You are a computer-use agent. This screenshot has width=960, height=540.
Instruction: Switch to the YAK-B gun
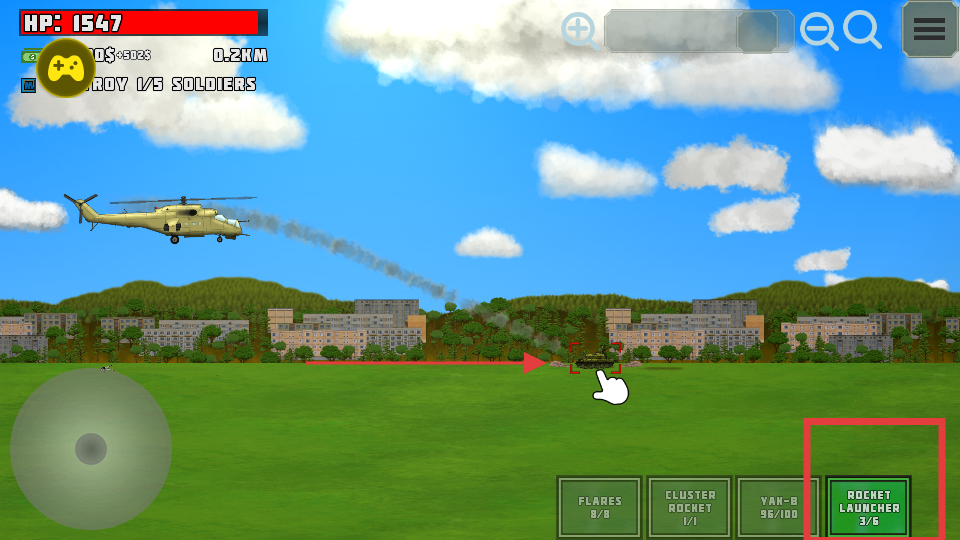pos(778,507)
